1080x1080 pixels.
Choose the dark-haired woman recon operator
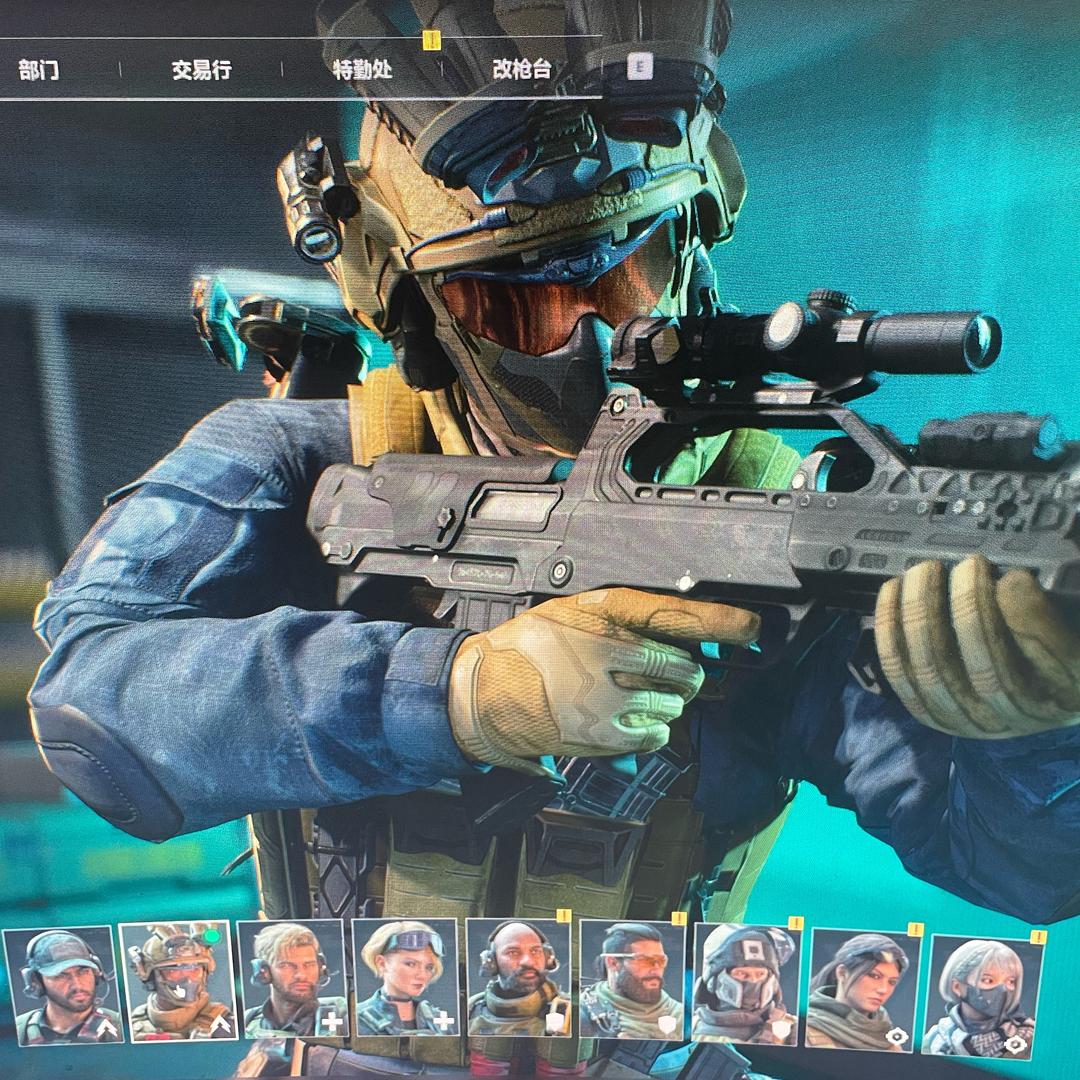click(x=859, y=988)
